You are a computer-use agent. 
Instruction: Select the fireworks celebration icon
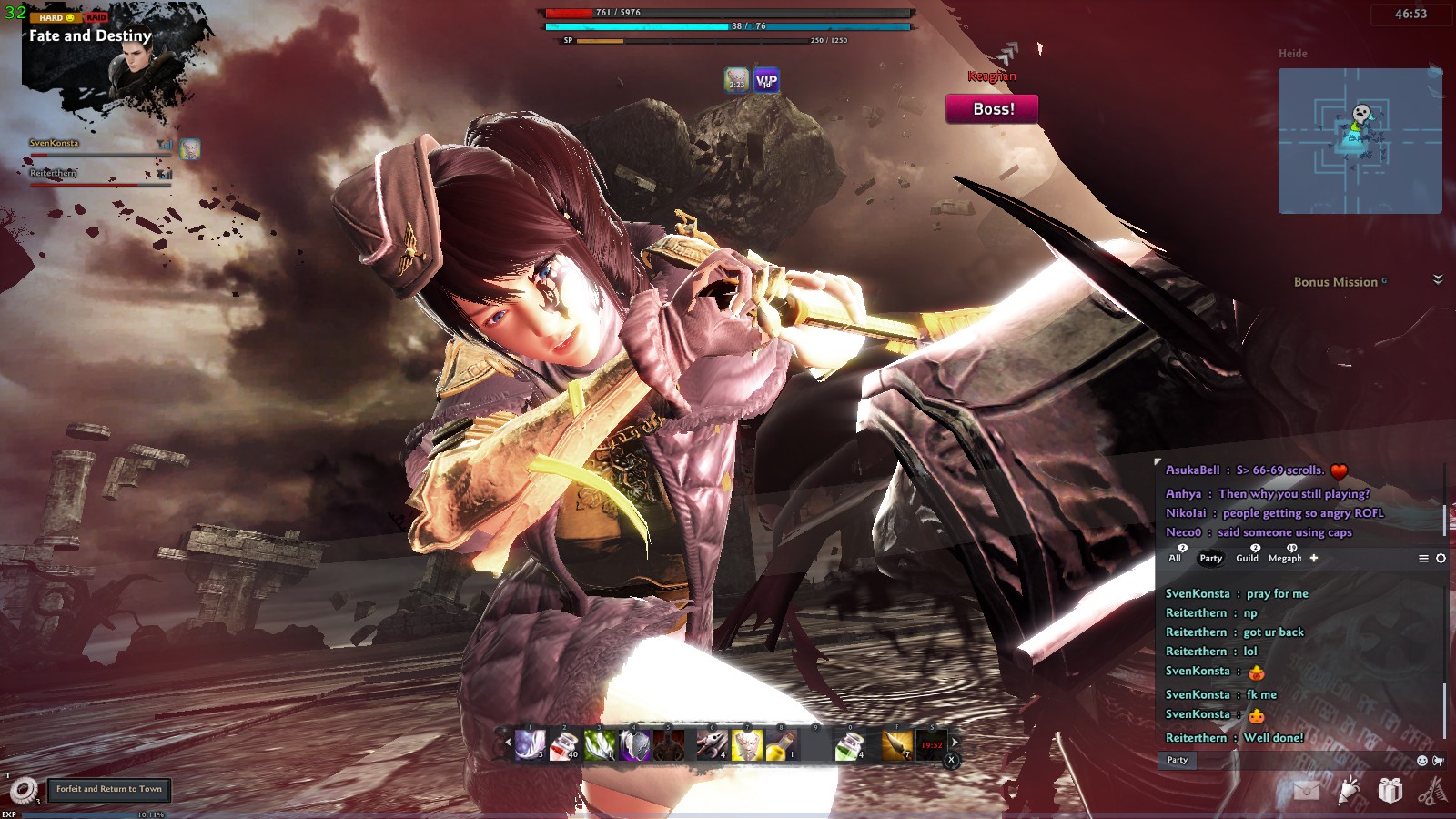click(1347, 792)
